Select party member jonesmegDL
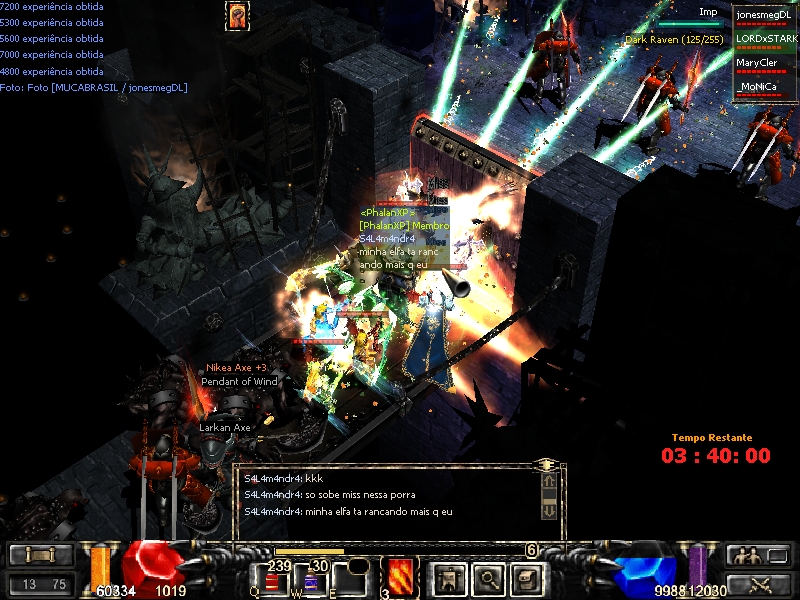Screen dimensions: 800x600 click(765, 16)
